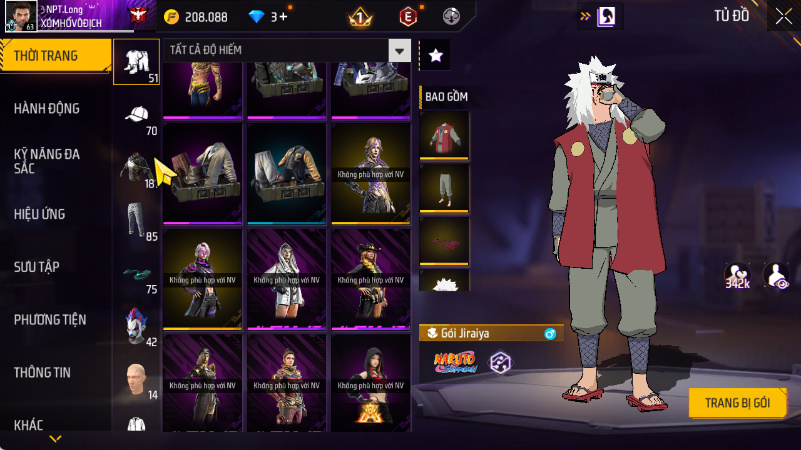Screen dimensions: 801x450
Task: Go to the SƯU TẬP tab
Action: (x=37, y=266)
